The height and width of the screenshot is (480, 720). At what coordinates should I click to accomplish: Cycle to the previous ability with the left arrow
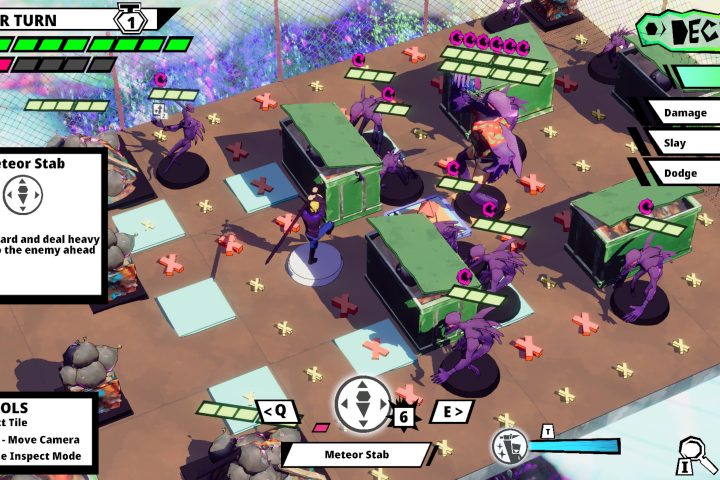277,411
